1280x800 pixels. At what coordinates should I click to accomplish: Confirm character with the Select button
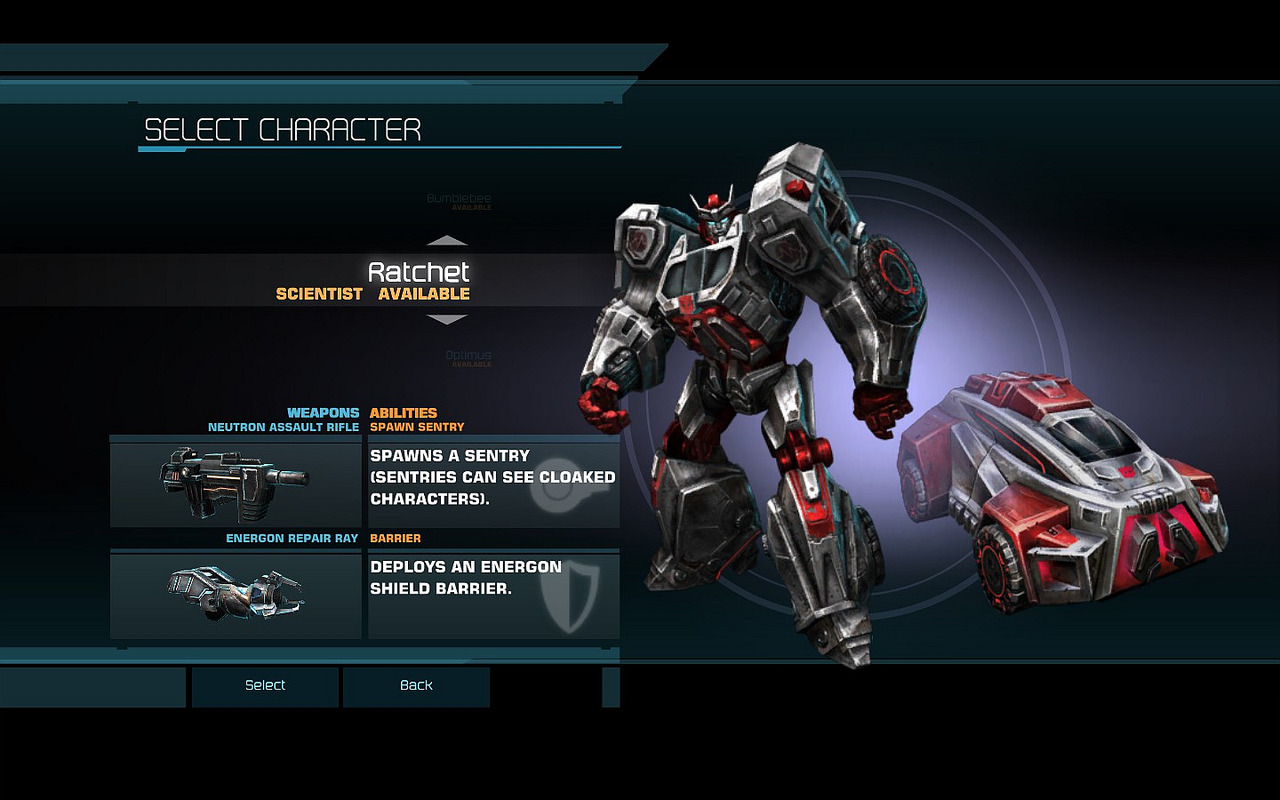(265, 686)
